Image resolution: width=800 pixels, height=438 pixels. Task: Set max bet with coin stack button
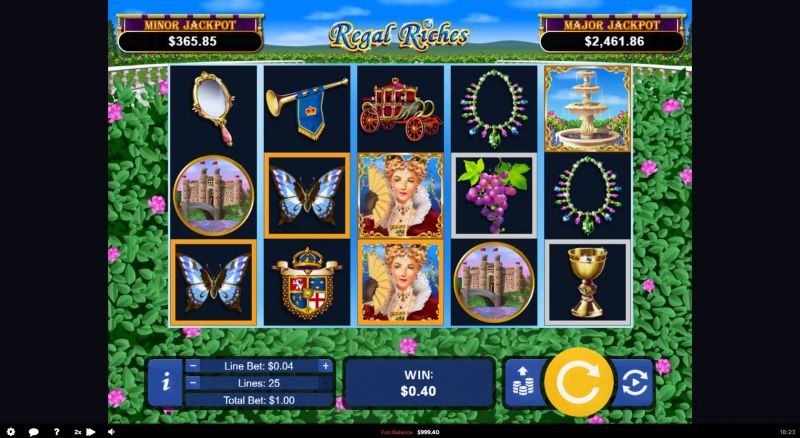(x=522, y=382)
